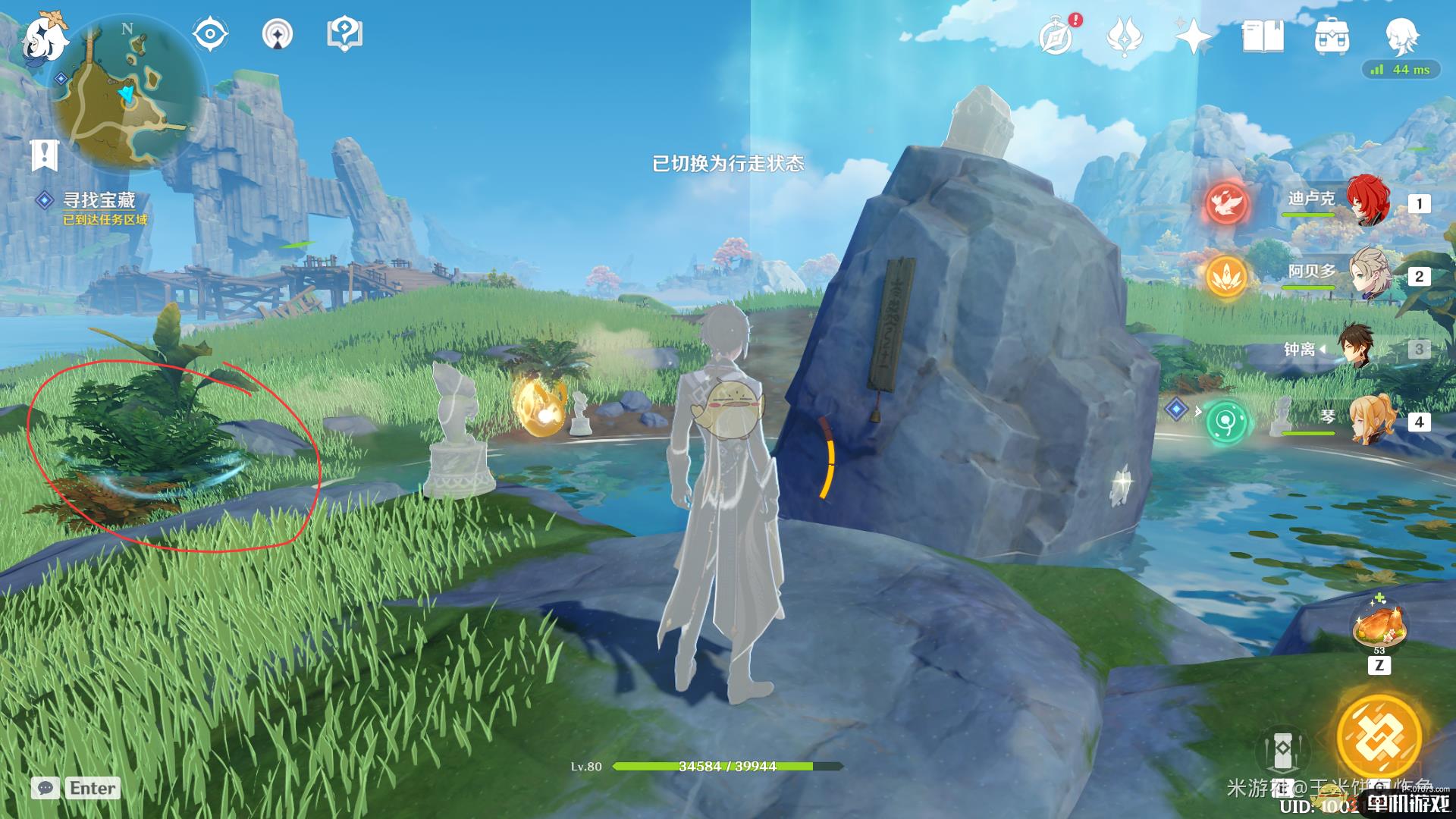This screenshot has width=1456, height=819.
Task: Open the adventurer handbook book icon
Action: coord(1263,36)
